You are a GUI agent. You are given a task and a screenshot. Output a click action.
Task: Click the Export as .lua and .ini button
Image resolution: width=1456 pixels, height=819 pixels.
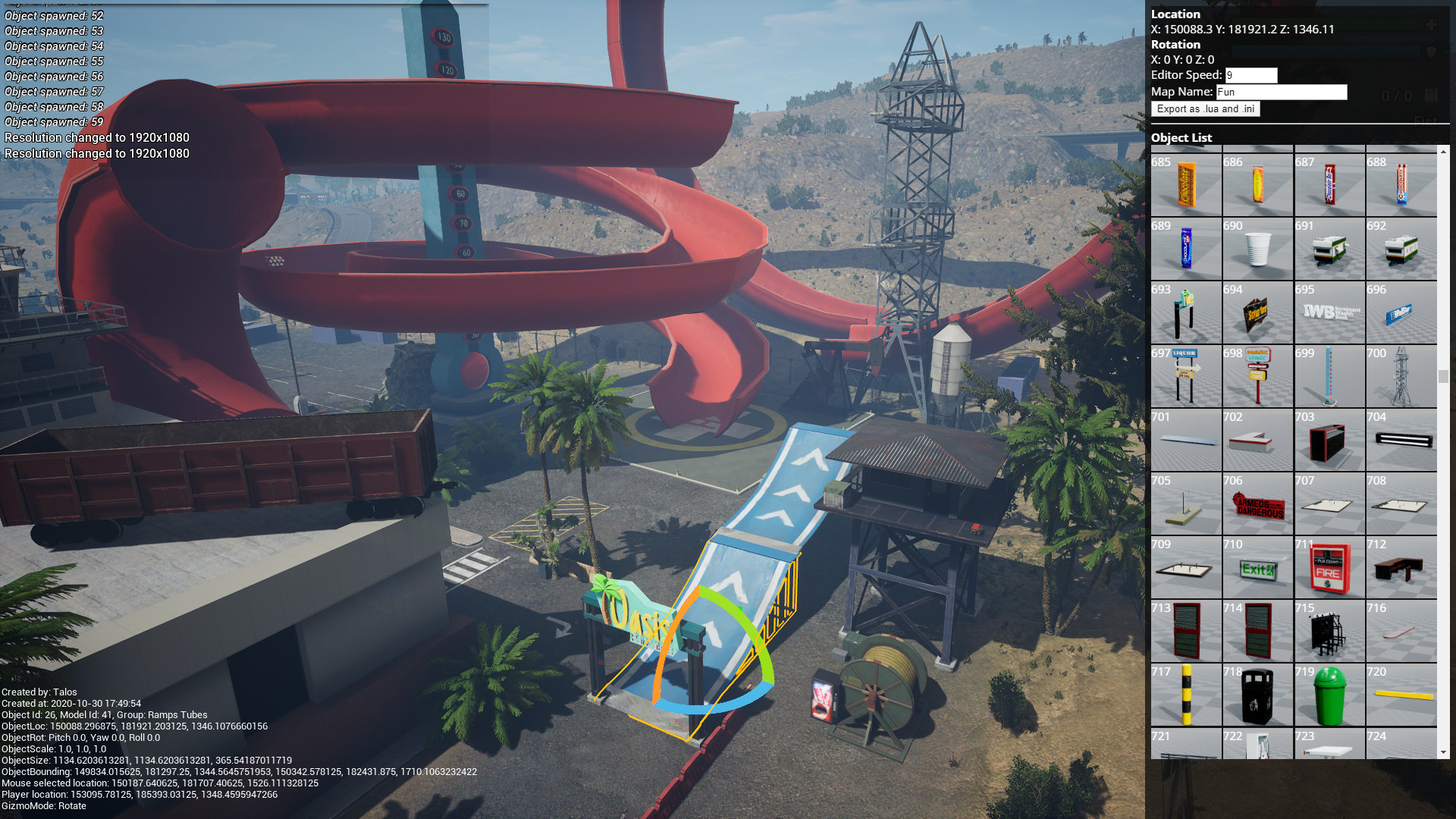click(x=1205, y=109)
